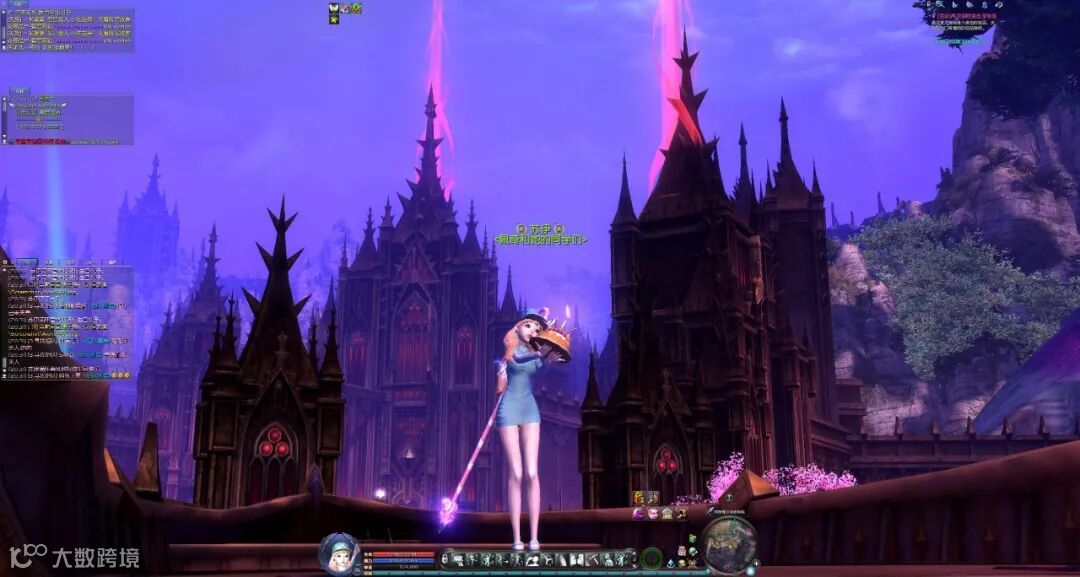Click the system message log in top-left corner
Screen dimensions: 1080x577
(68, 30)
